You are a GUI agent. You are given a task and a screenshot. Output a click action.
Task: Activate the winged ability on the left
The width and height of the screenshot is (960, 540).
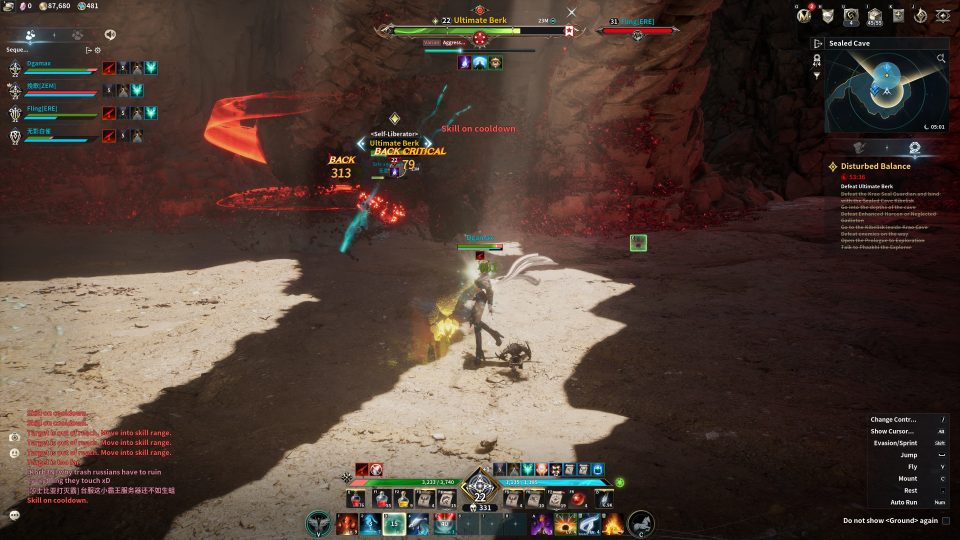pyautogui.click(x=319, y=523)
